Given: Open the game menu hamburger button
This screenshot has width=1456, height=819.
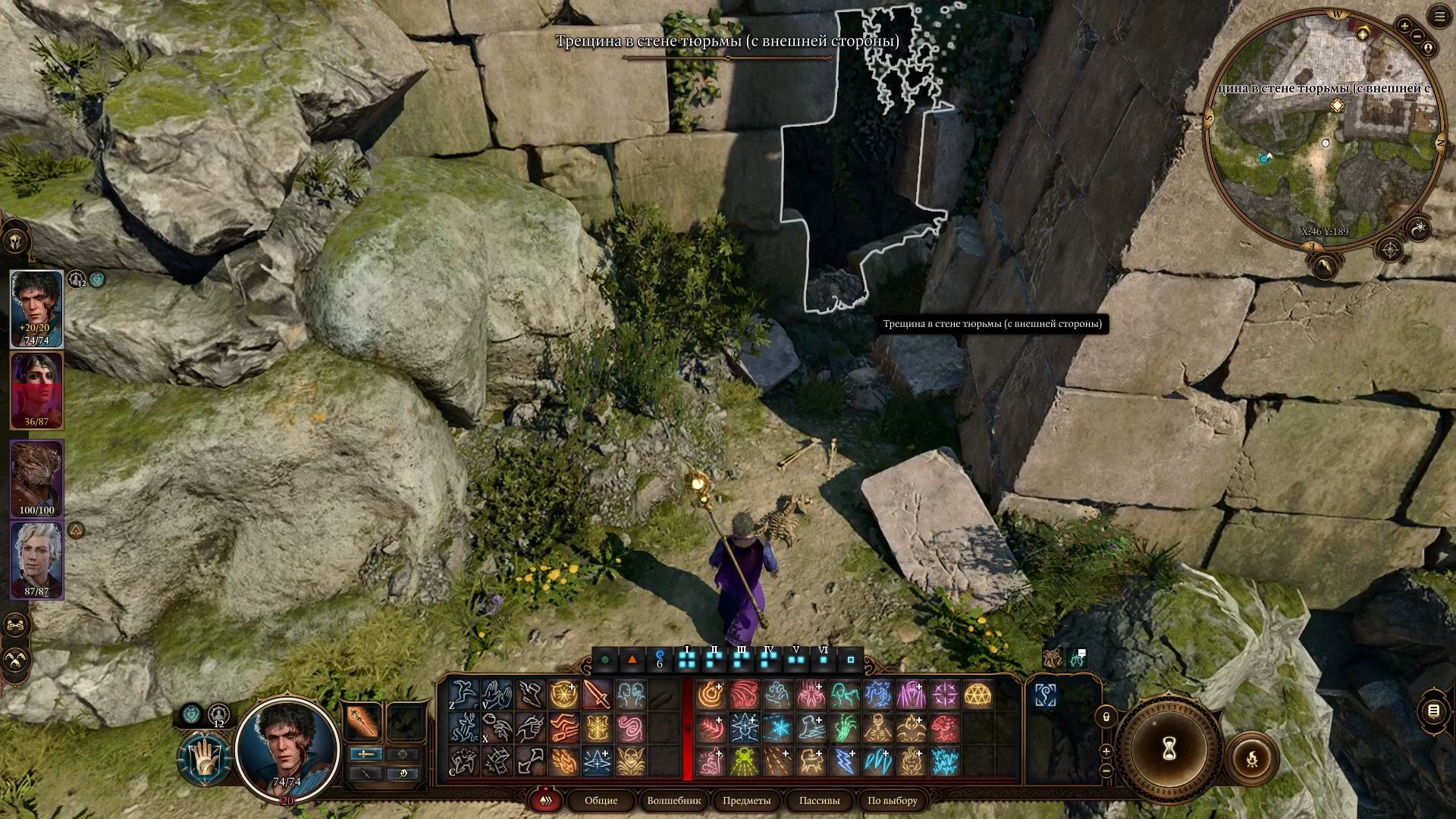Looking at the screenshot, I should pyautogui.click(x=1439, y=16).
